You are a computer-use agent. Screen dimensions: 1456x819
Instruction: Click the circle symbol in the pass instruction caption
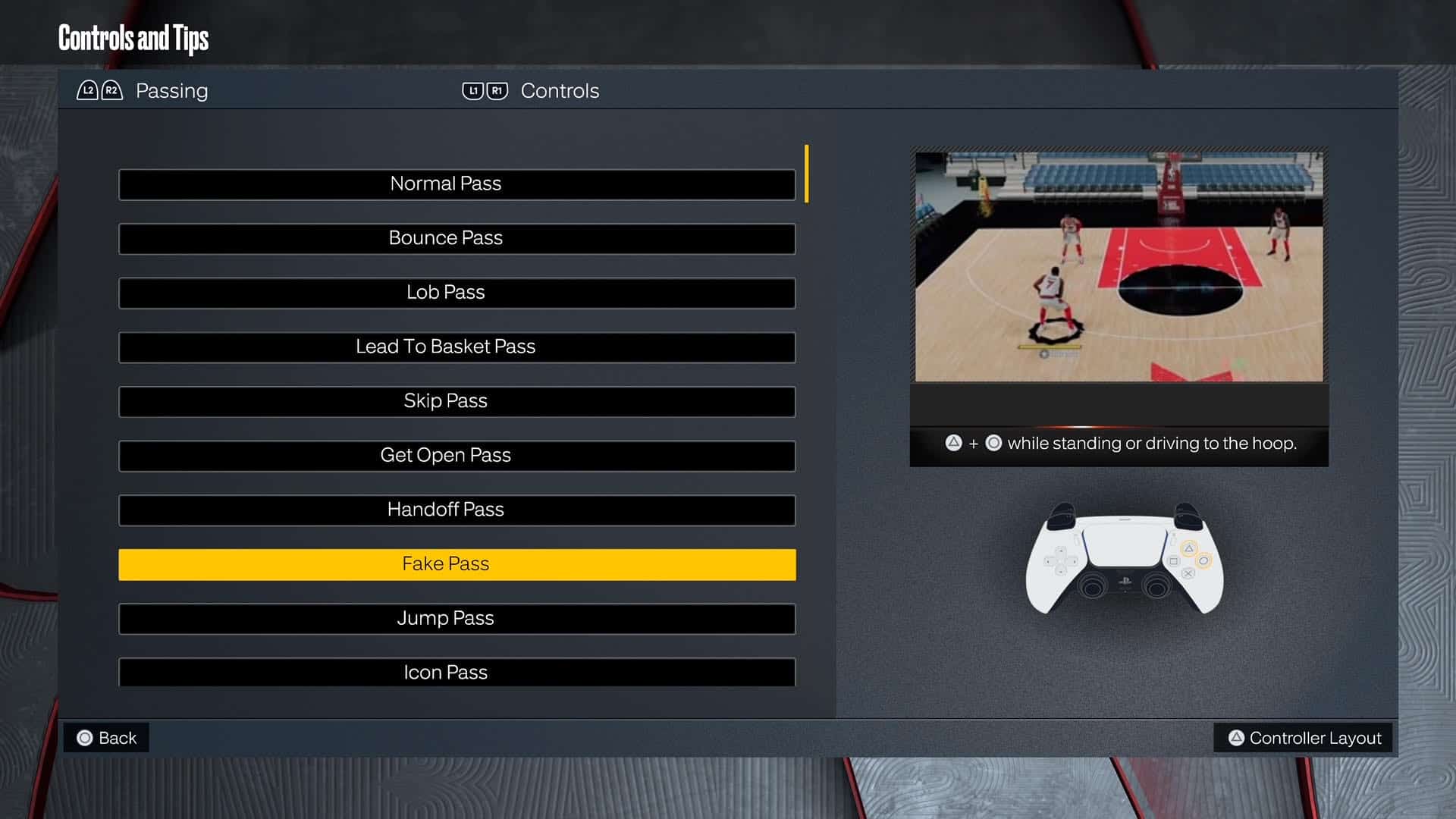pyautogui.click(x=994, y=443)
